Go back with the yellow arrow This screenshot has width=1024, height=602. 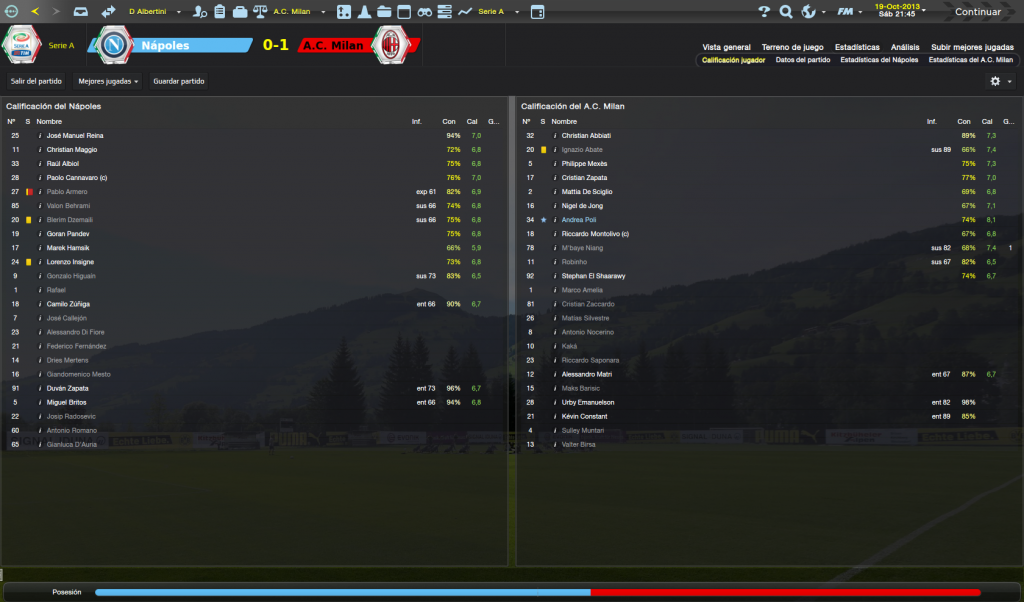click(36, 12)
